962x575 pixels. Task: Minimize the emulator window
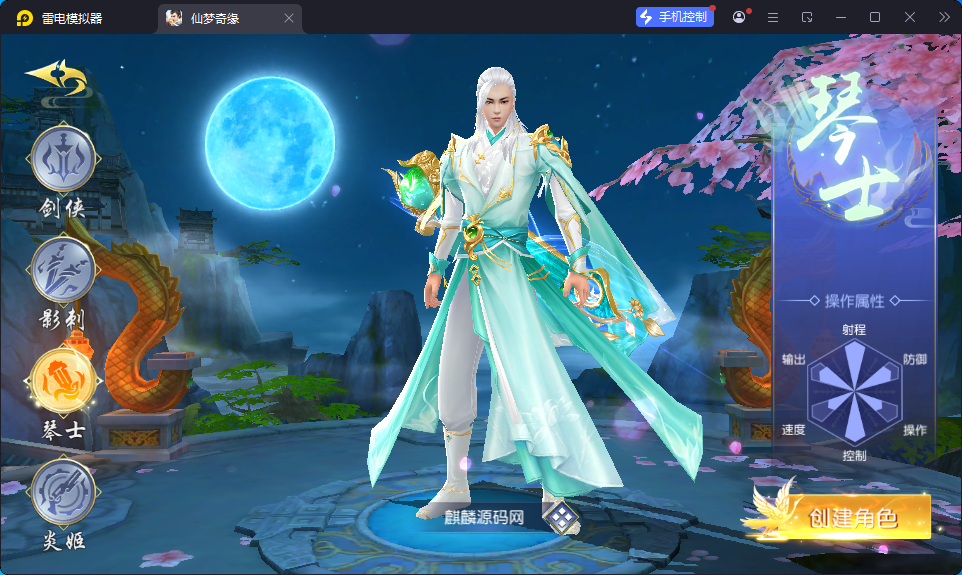(841, 17)
